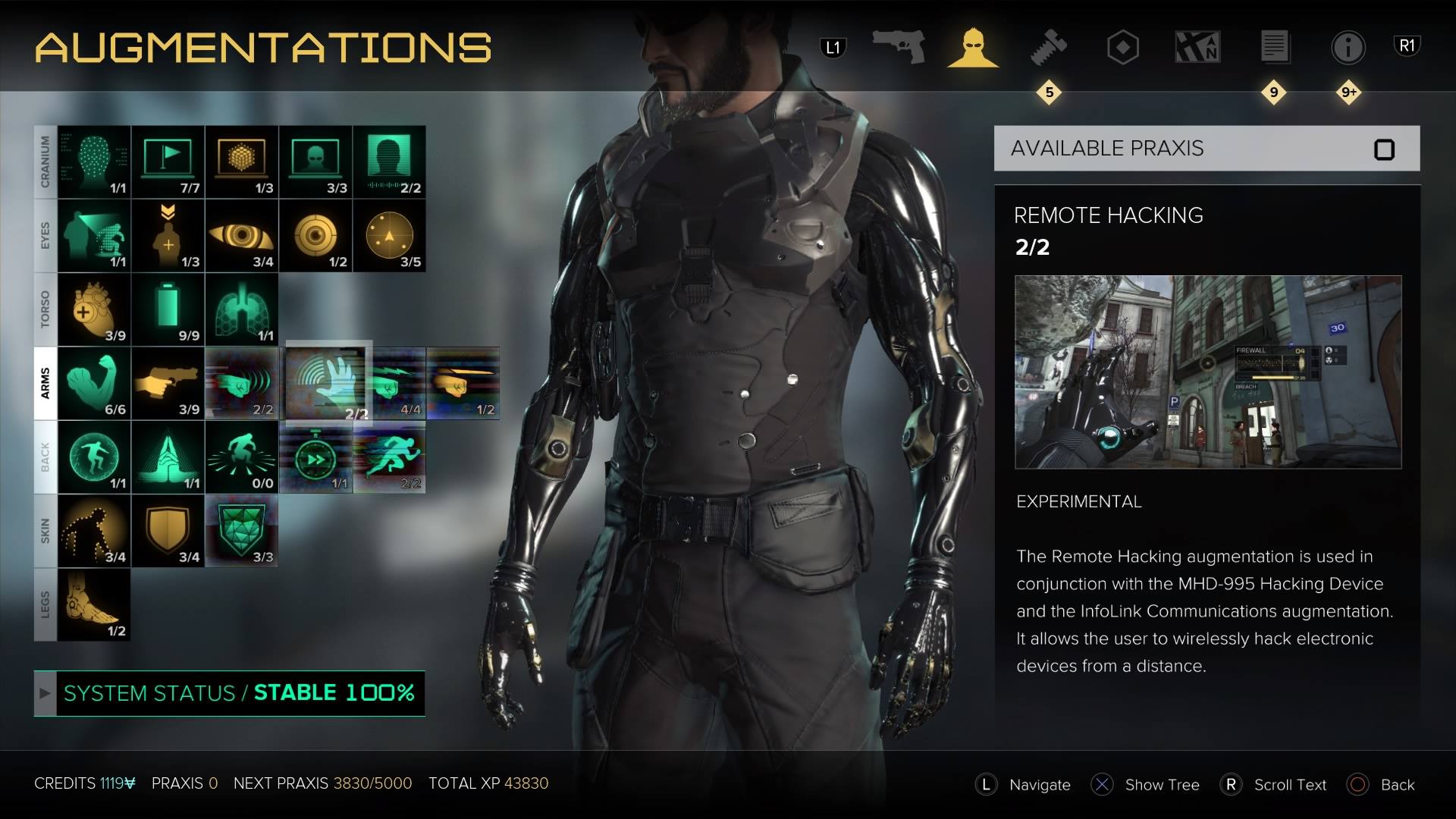The width and height of the screenshot is (1456, 819).
Task: Click the heart health augmentation icon
Action: pos(95,309)
